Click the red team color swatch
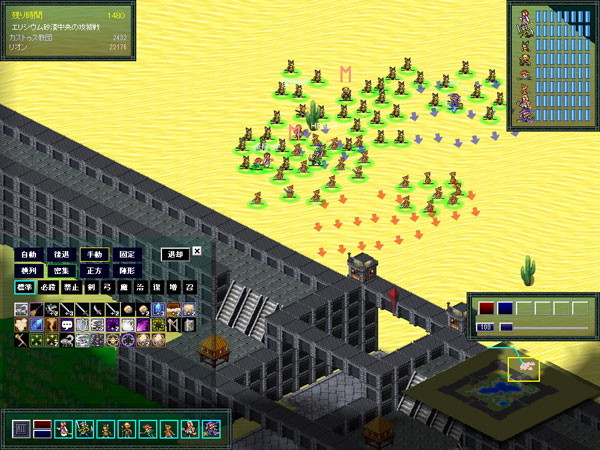Screen dimensions: 600x450 point(487,308)
